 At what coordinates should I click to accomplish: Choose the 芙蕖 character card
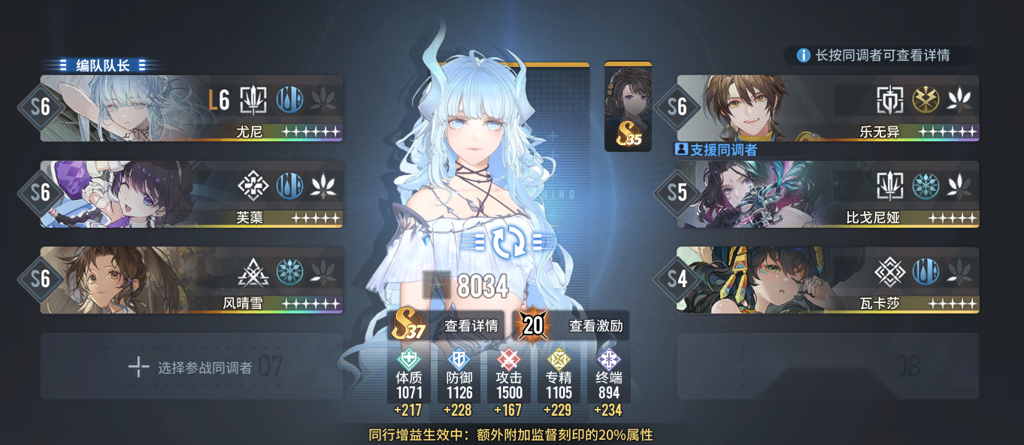(x=190, y=194)
